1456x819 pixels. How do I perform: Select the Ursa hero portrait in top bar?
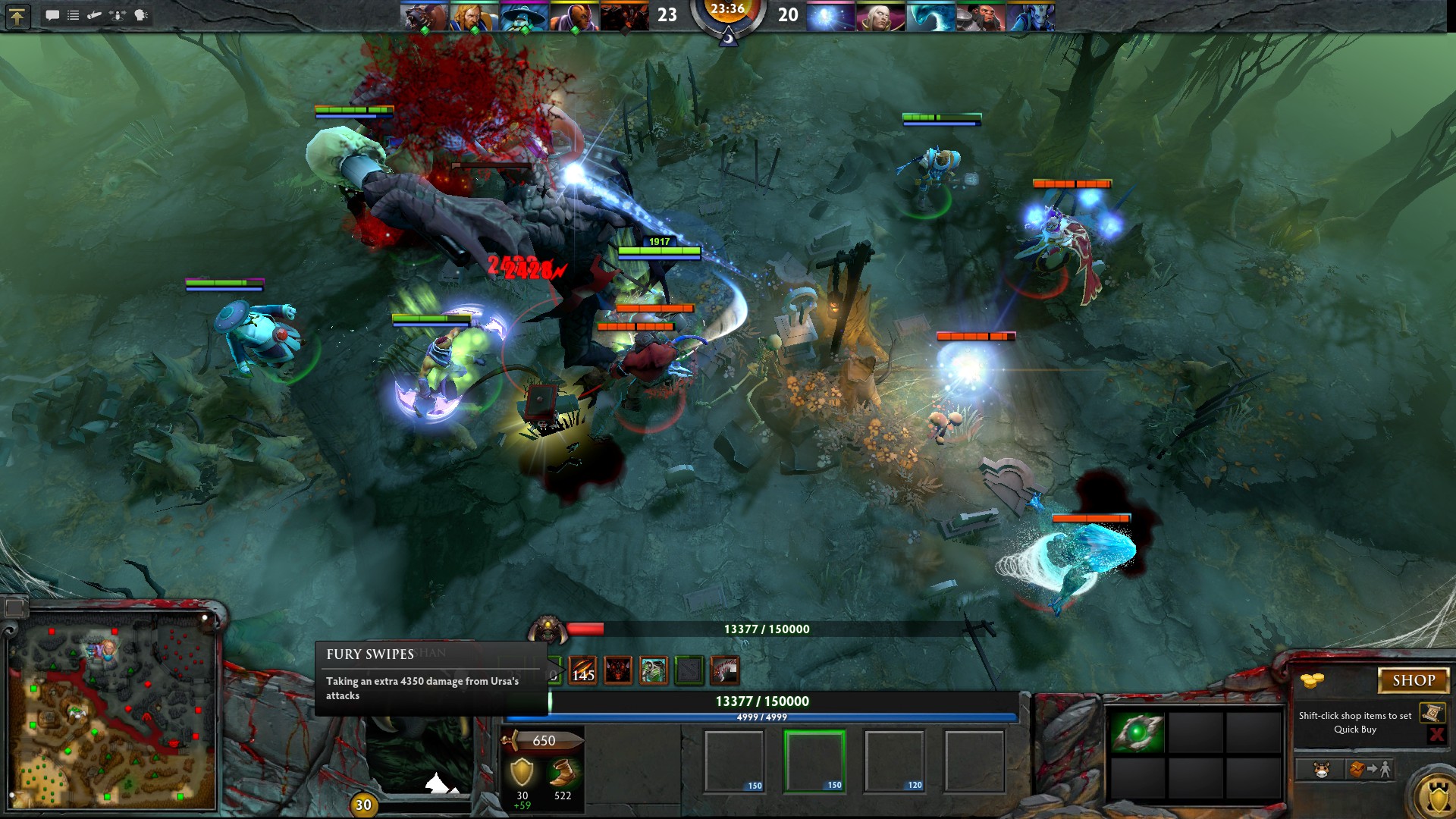coord(424,17)
